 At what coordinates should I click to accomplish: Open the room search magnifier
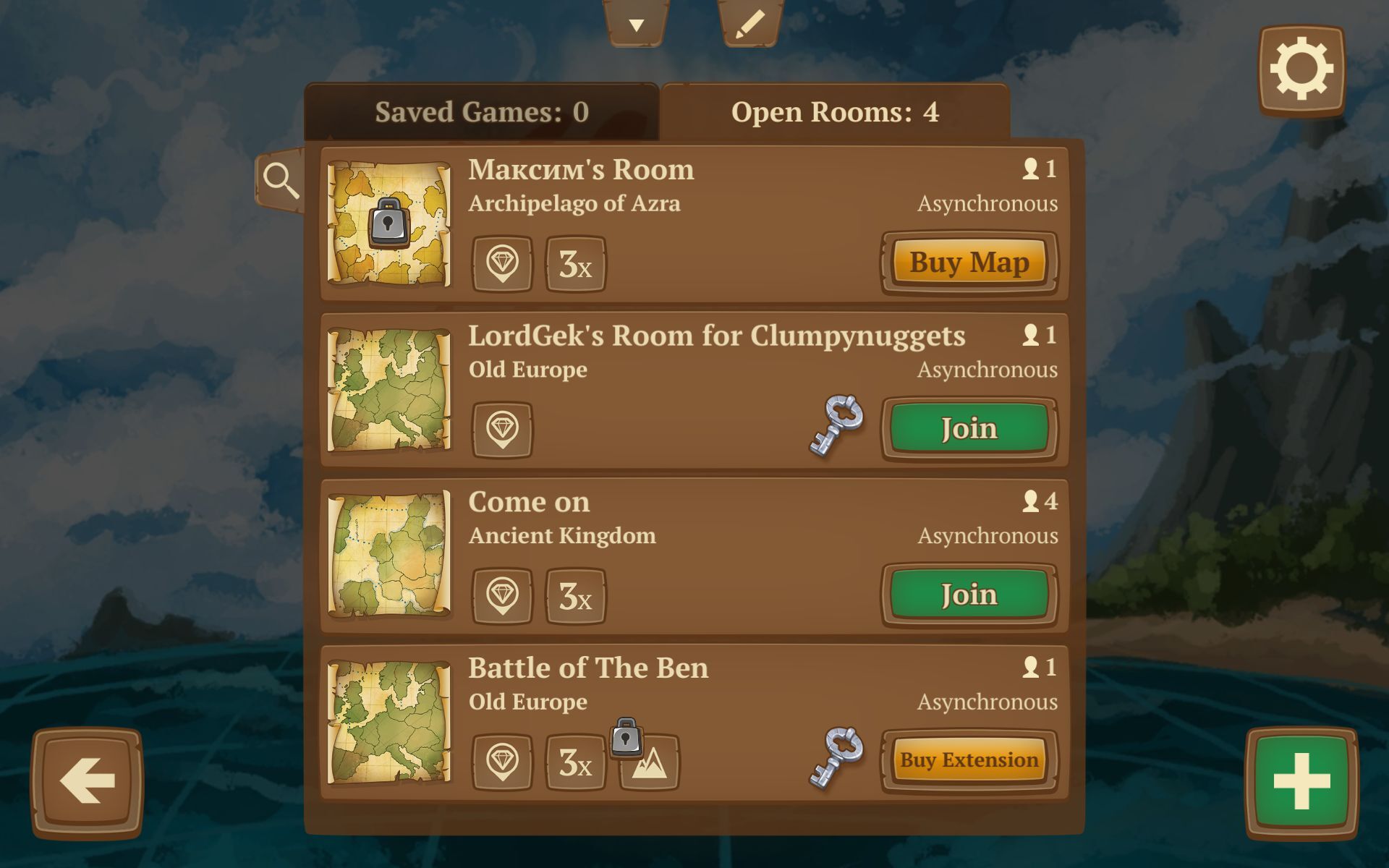pyautogui.click(x=281, y=180)
